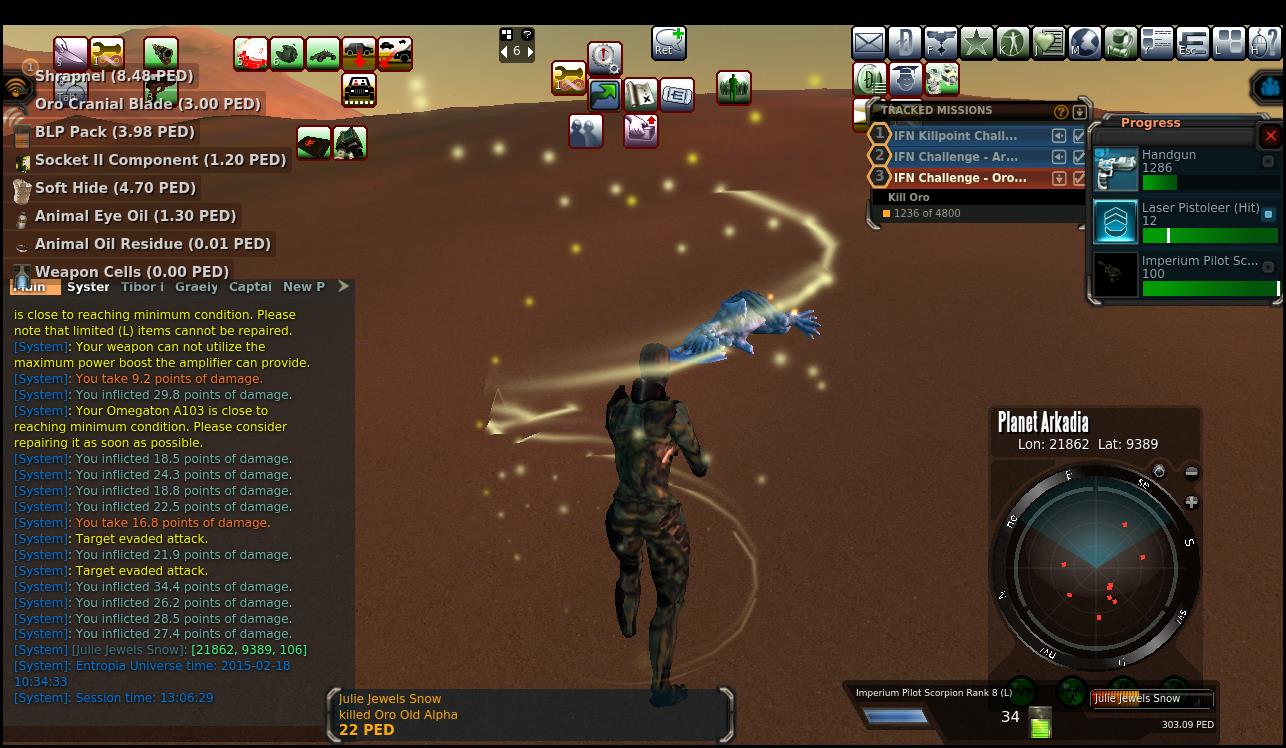The image size is (1286, 748).
Task: Open the green star icon panel
Action: coord(976,43)
